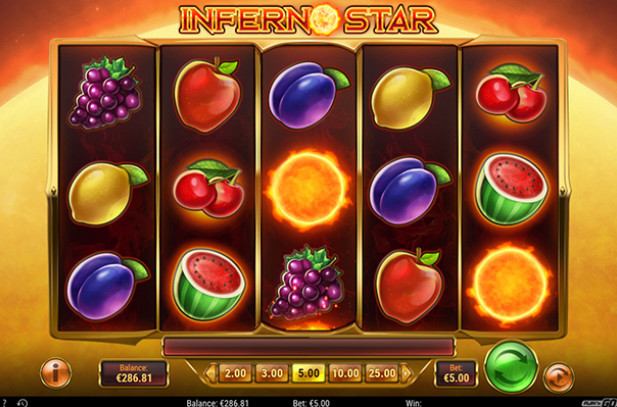Viewport: 617px width, 407px height.
Task: Click the small icon beside the help icon
Action: 22,402
